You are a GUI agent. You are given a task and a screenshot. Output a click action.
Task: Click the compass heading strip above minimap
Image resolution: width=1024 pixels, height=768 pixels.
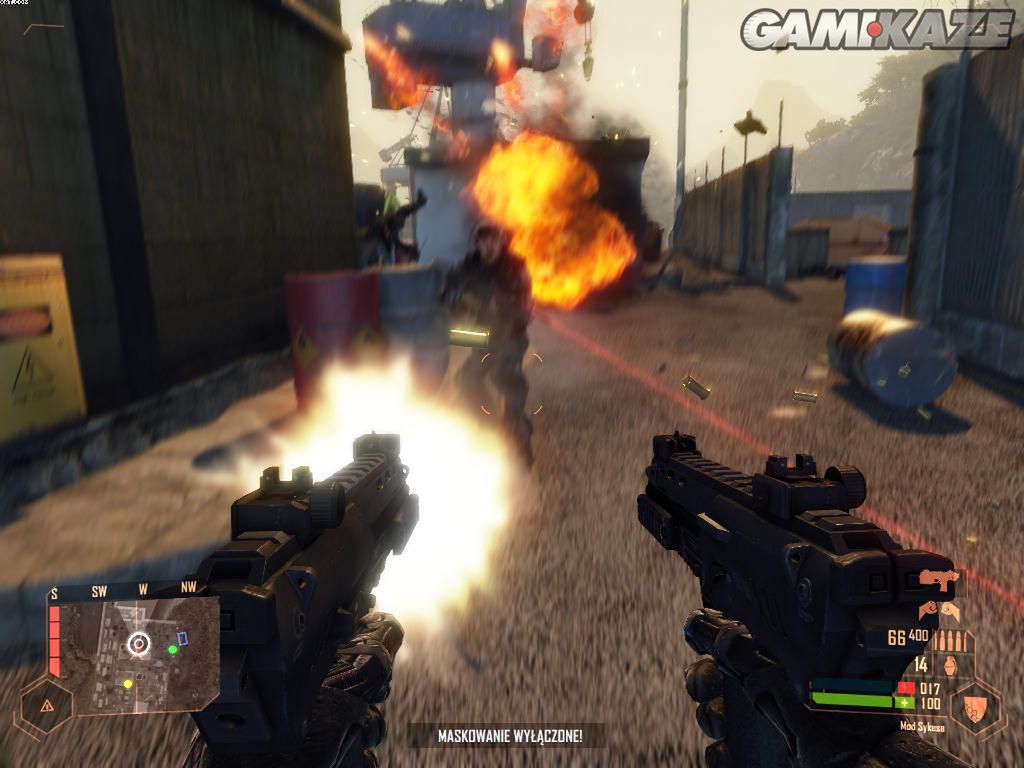click(127, 591)
